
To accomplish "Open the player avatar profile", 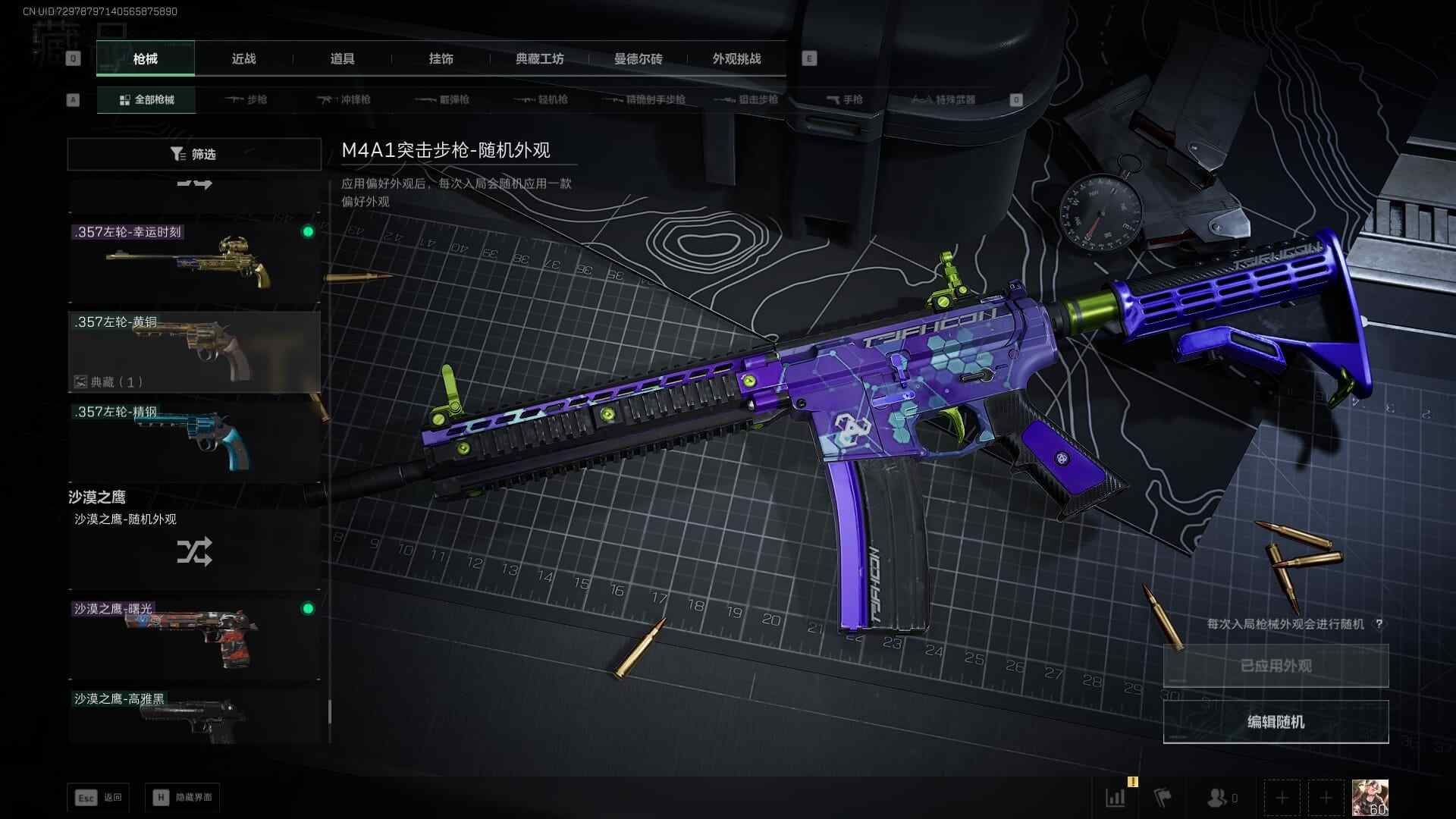I will pyautogui.click(x=1370, y=798).
